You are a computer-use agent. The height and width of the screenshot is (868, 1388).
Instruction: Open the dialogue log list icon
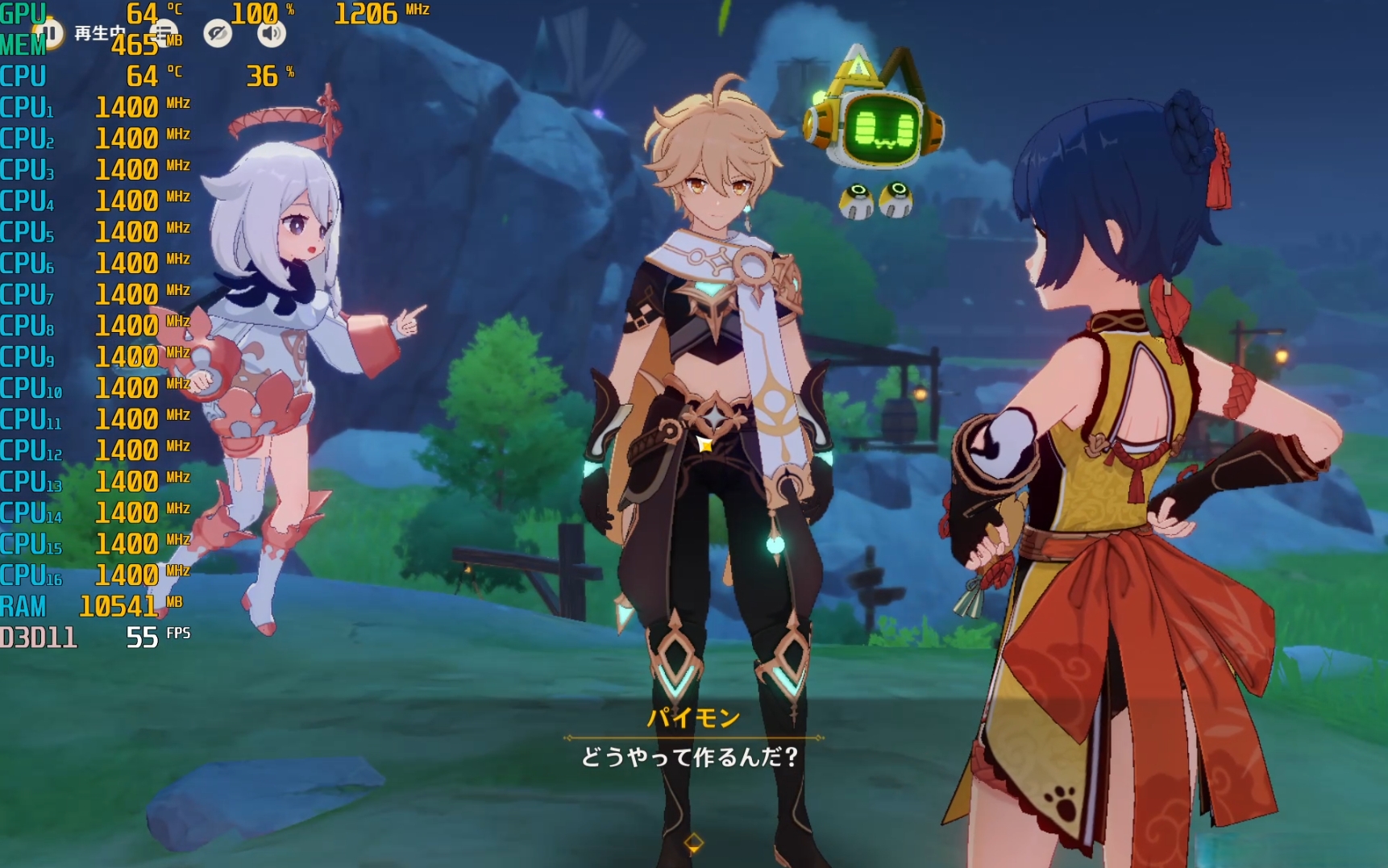164,34
